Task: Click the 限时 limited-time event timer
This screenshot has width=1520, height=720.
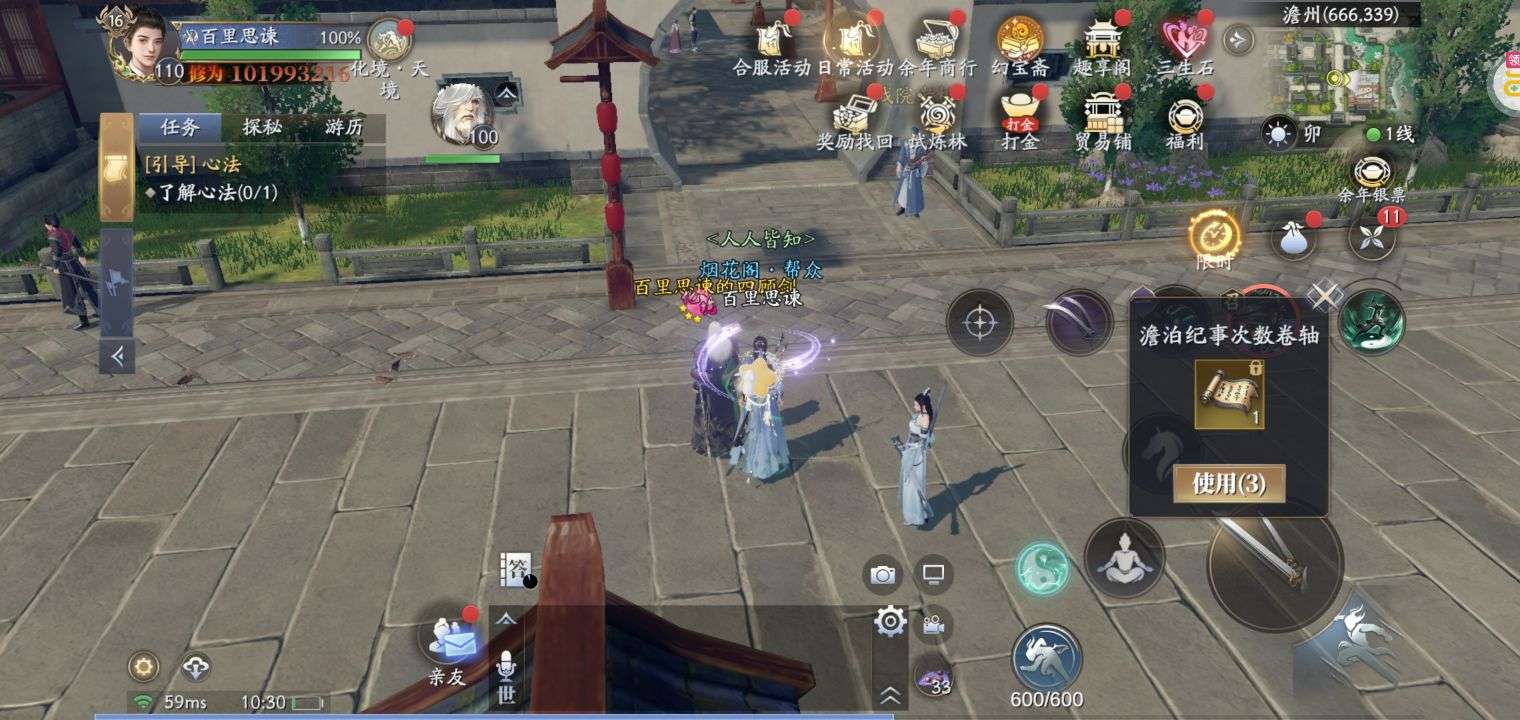Action: click(1213, 235)
